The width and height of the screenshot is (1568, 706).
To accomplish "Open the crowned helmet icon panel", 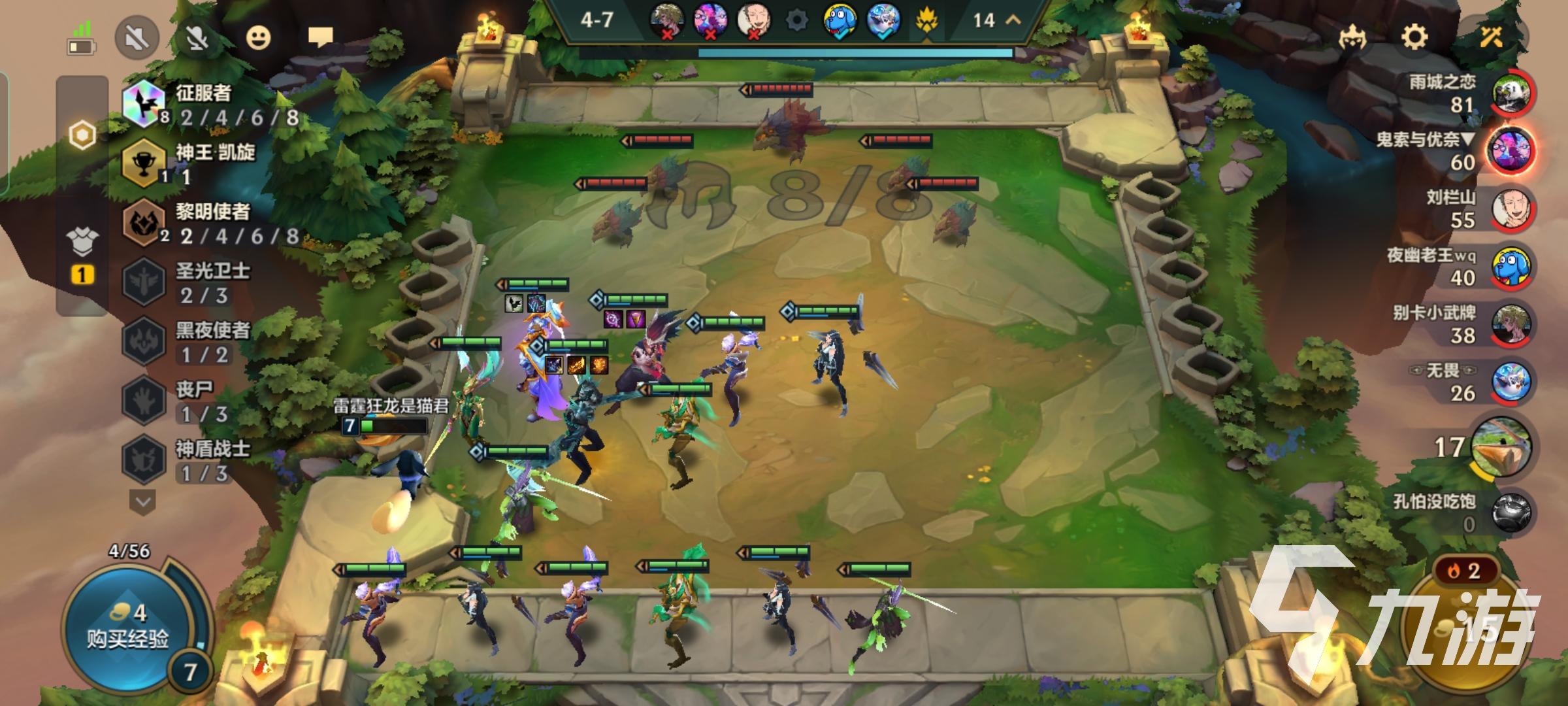I will click(1352, 38).
